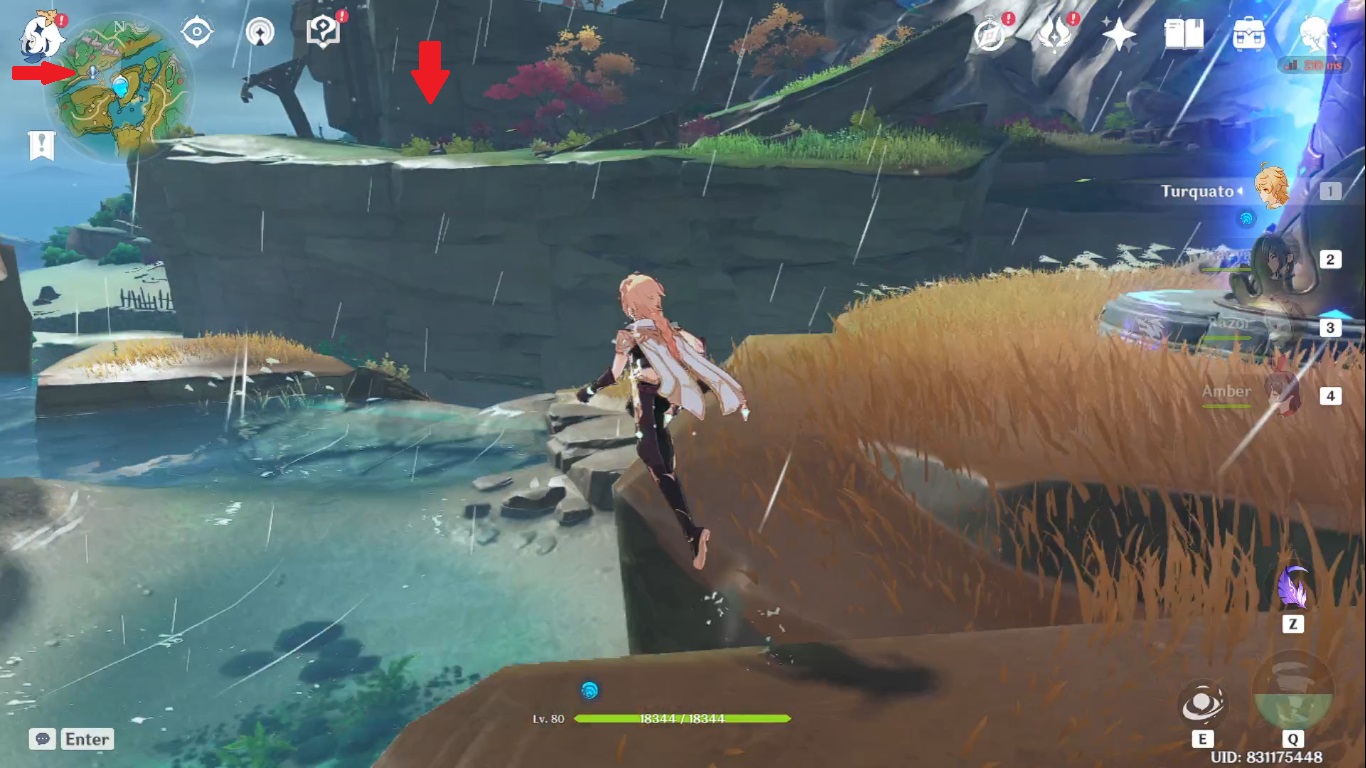The image size is (1366, 768).
Task: Open the signal-wave co-op icon
Action: [x=260, y=32]
